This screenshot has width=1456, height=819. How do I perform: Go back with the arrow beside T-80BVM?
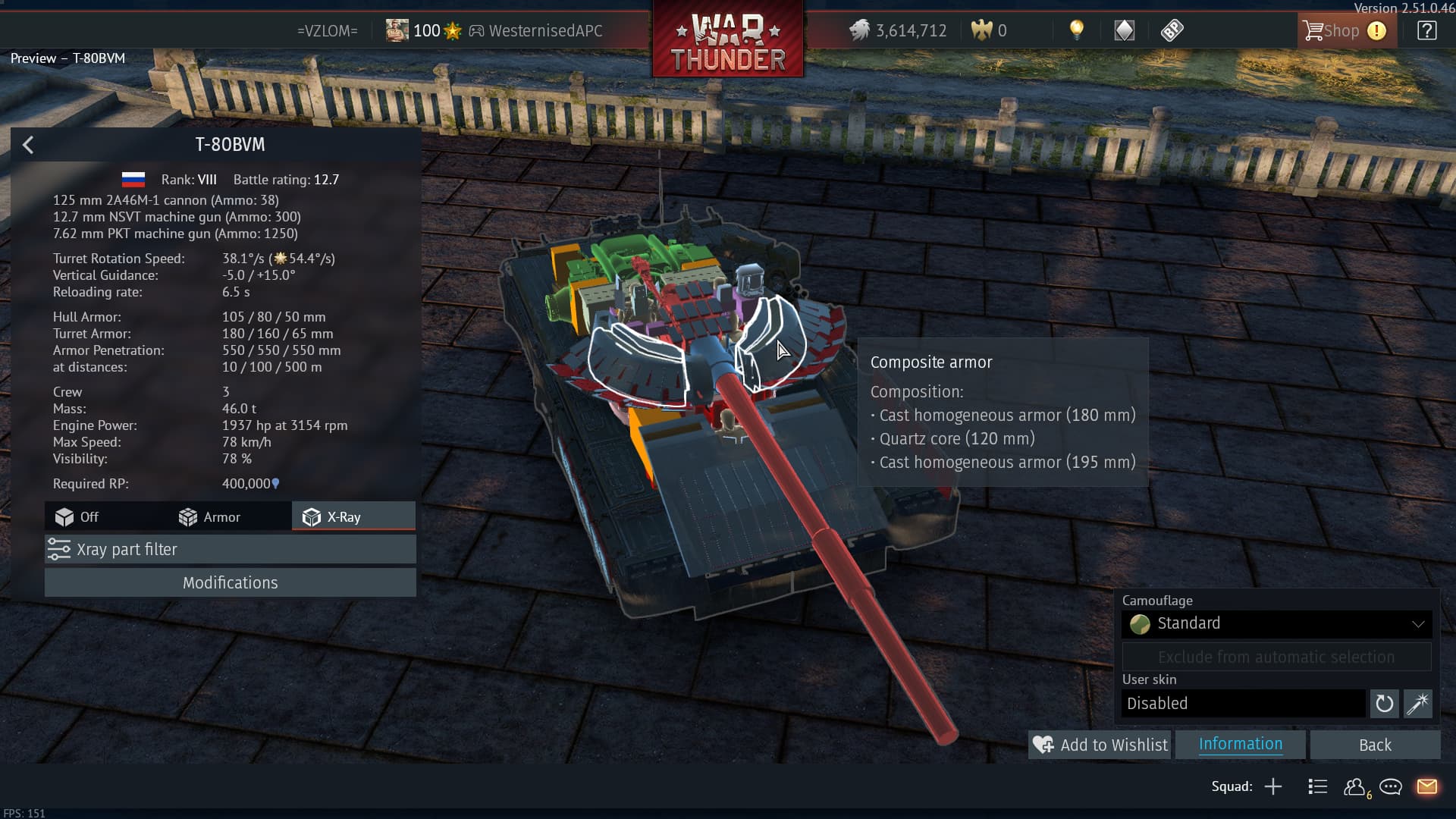click(28, 145)
